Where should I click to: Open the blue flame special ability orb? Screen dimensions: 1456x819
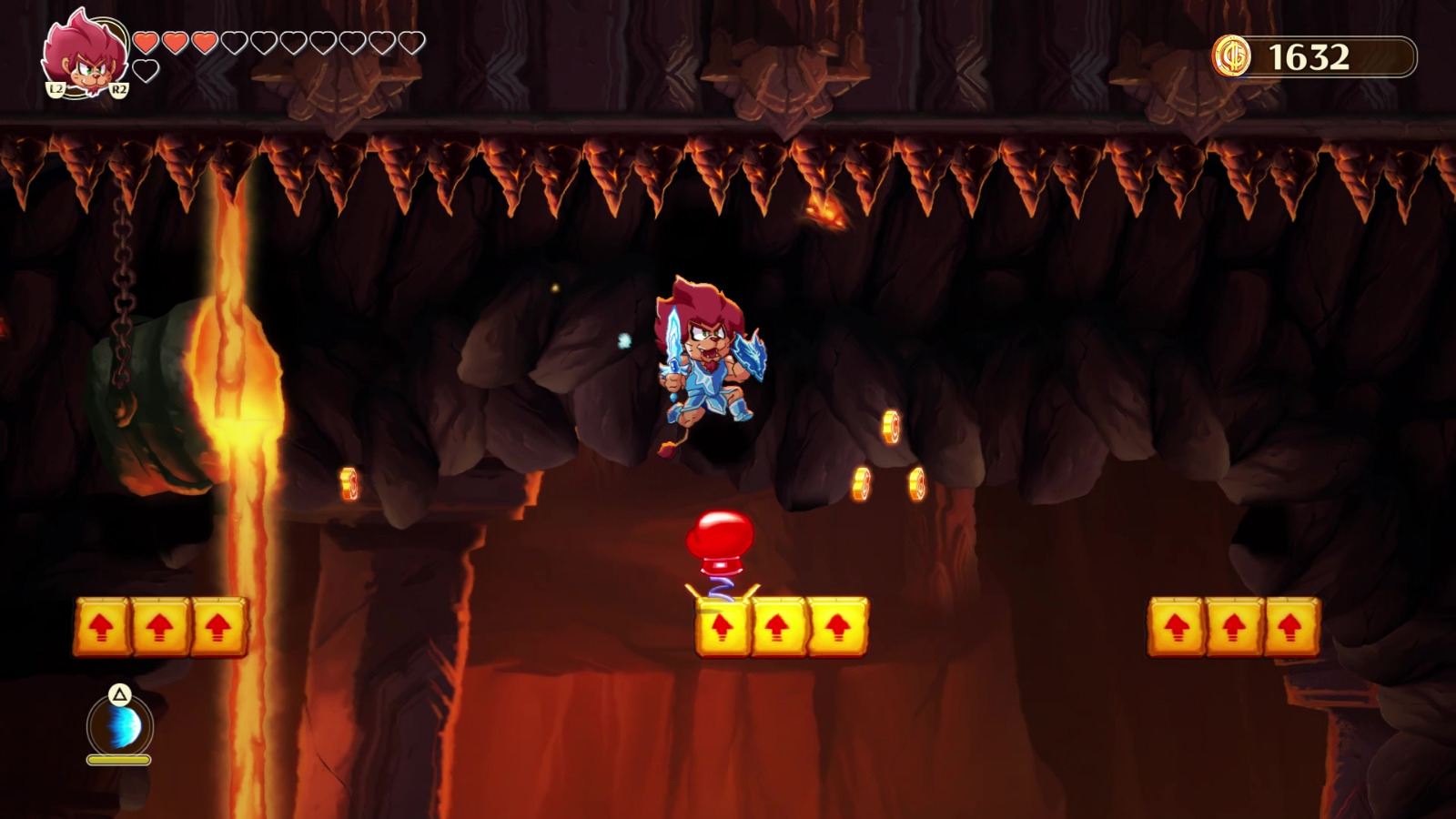[120, 728]
